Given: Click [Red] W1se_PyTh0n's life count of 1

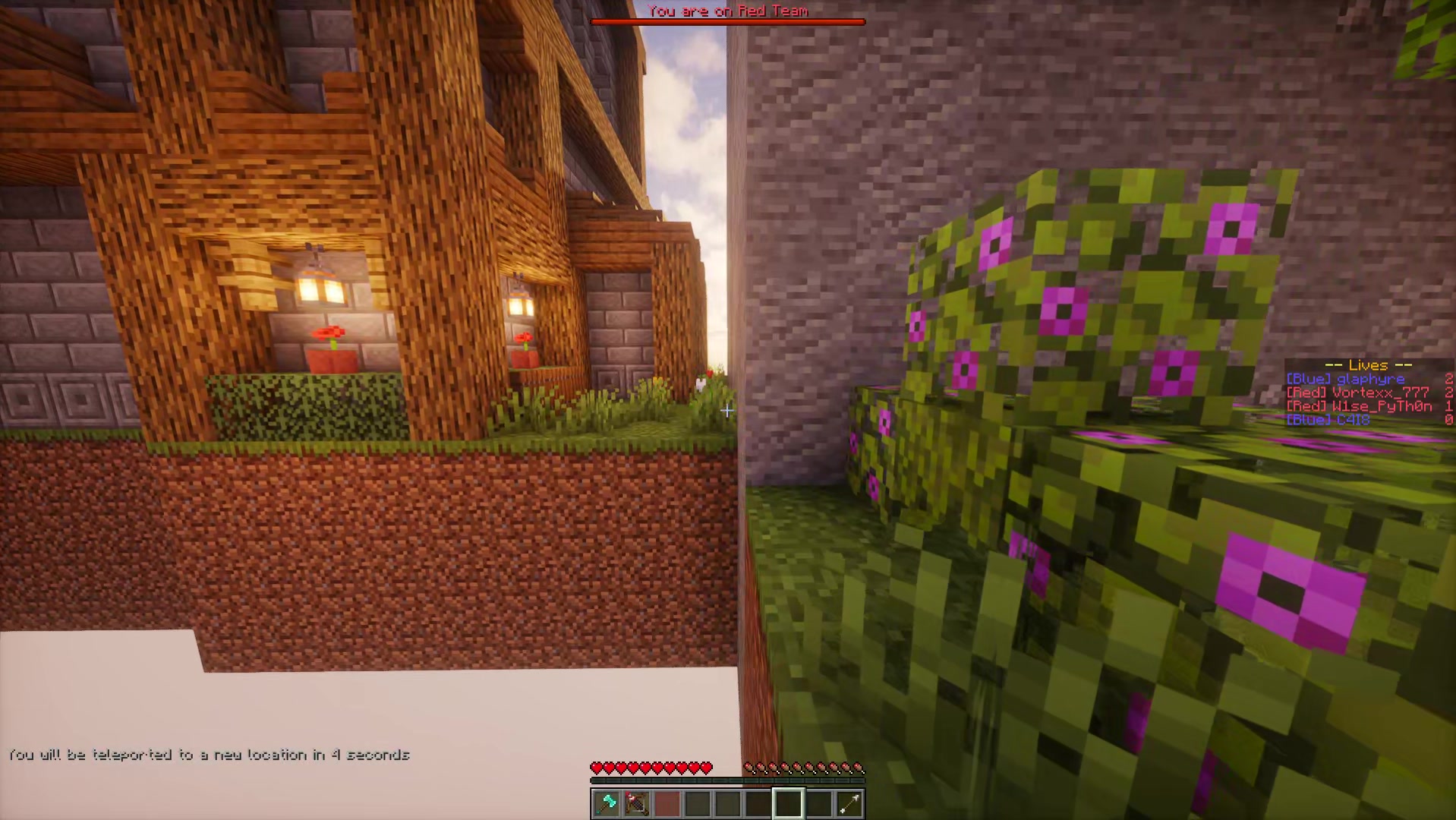Looking at the screenshot, I should [1448, 405].
